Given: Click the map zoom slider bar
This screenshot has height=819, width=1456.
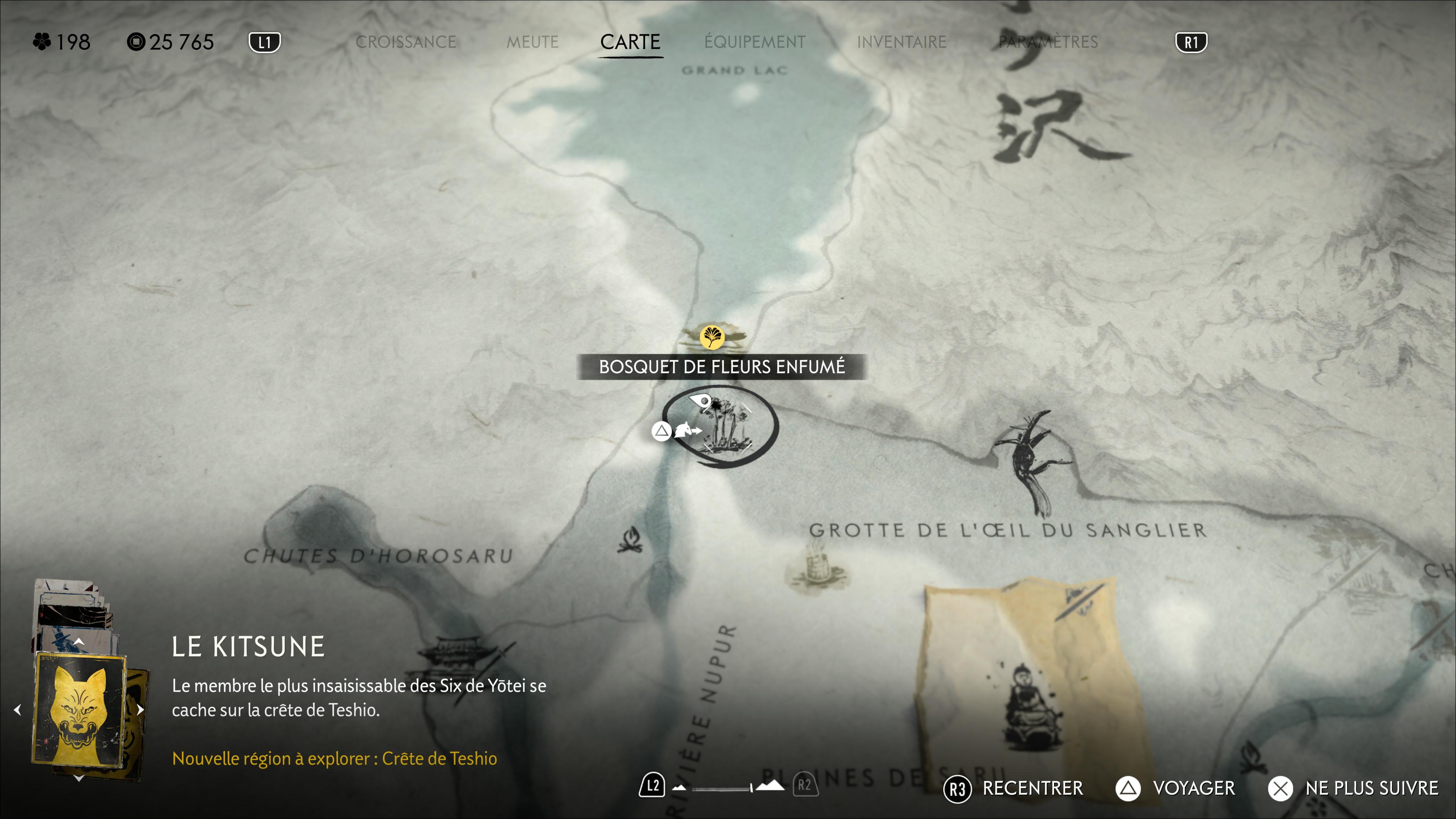Looking at the screenshot, I should point(721,788).
